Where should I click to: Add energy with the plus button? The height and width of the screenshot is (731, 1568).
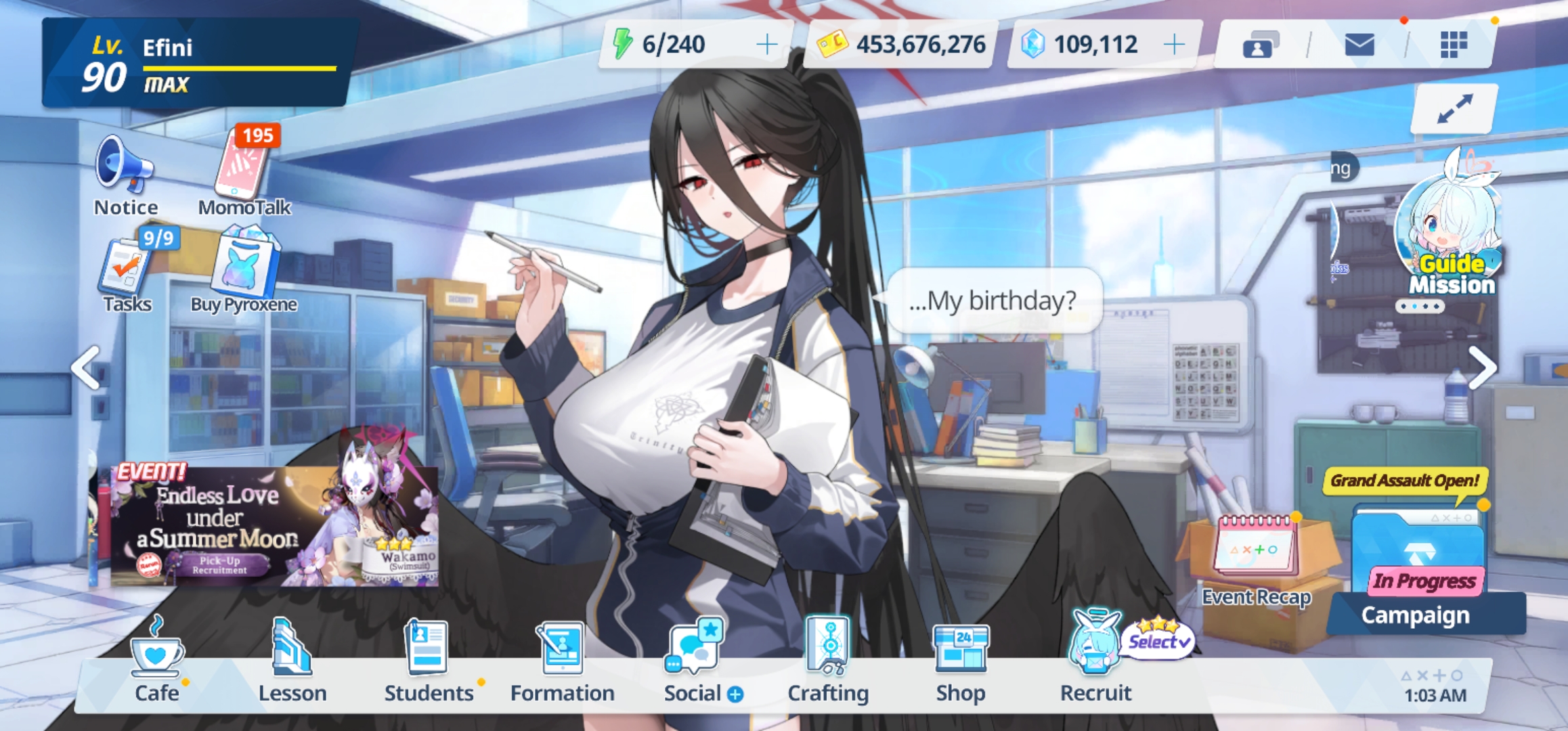point(766,45)
